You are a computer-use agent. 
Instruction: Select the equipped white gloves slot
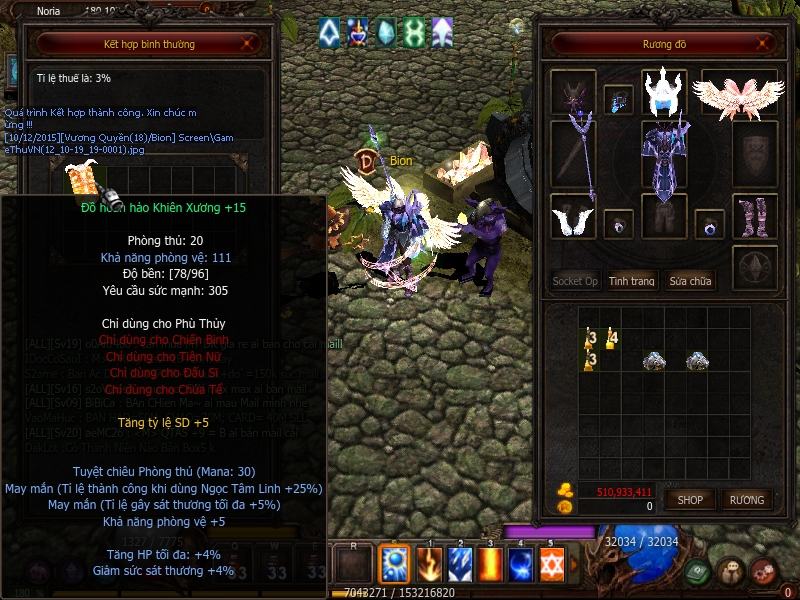tap(573, 217)
